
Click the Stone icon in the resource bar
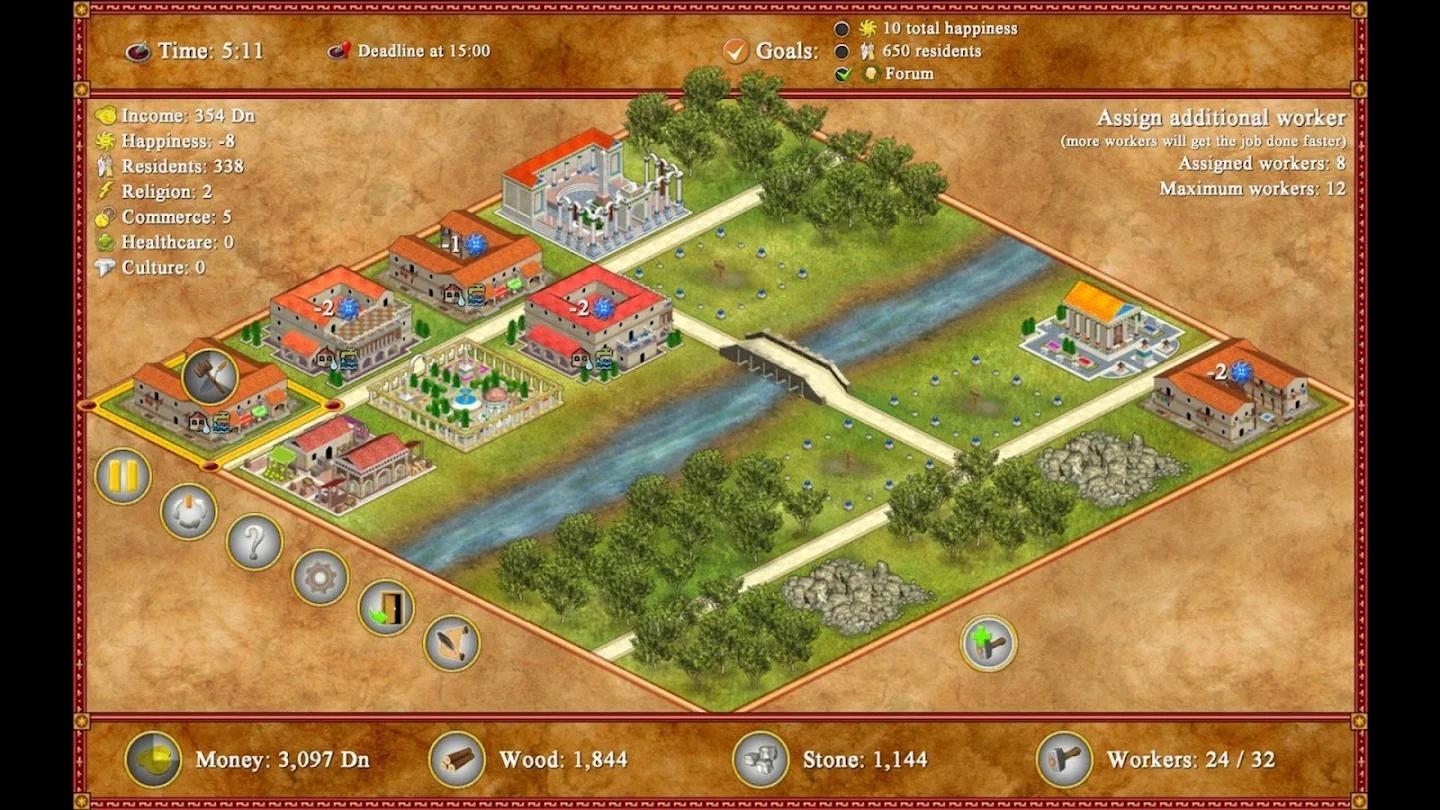pyautogui.click(x=761, y=761)
